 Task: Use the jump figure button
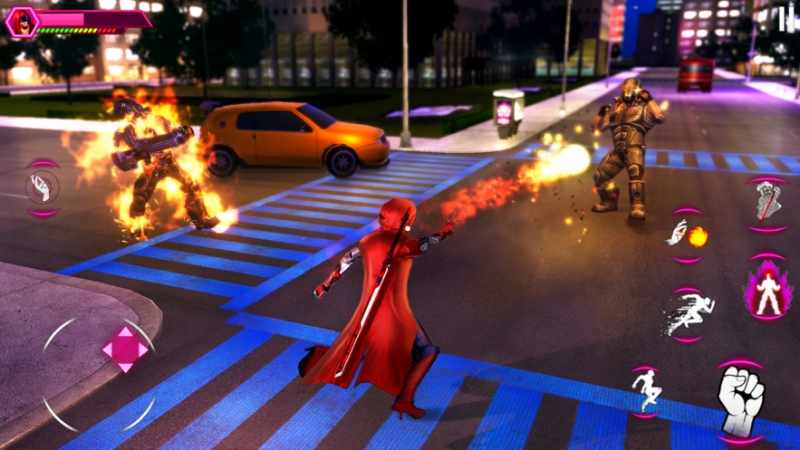click(646, 390)
